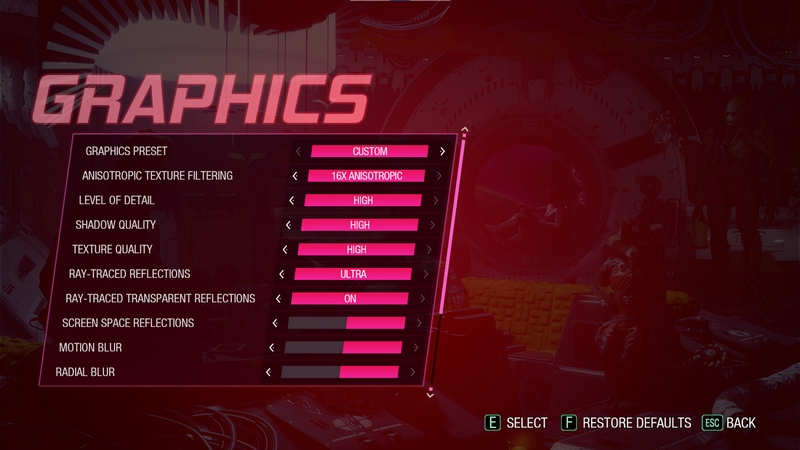Screen dimensions: 800x450
Task: Toggle Ray-Traced Transparent Reflections with left arrow
Action: click(x=278, y=298)
